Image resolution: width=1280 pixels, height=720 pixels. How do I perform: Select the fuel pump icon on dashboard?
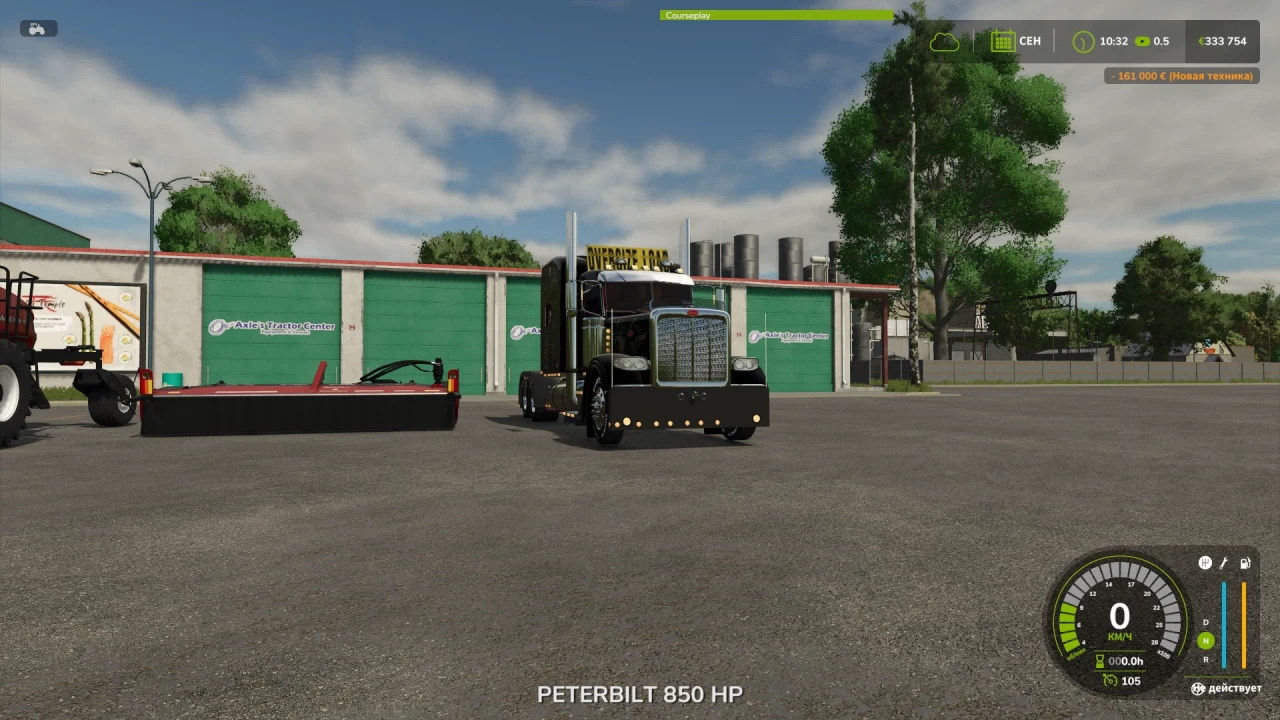[1244, 561]
